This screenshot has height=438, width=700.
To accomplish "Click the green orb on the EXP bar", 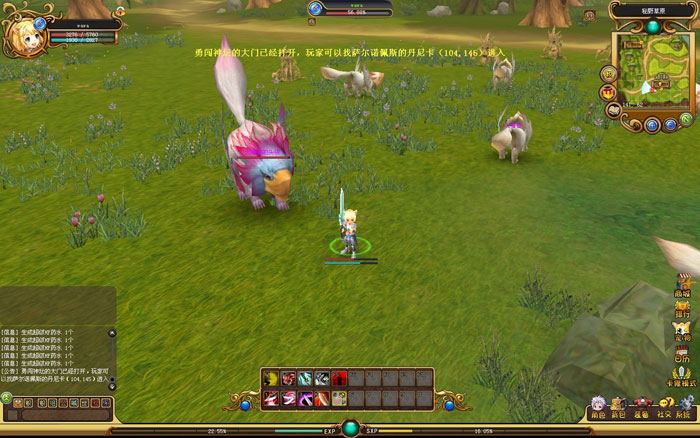I will 350,429.
